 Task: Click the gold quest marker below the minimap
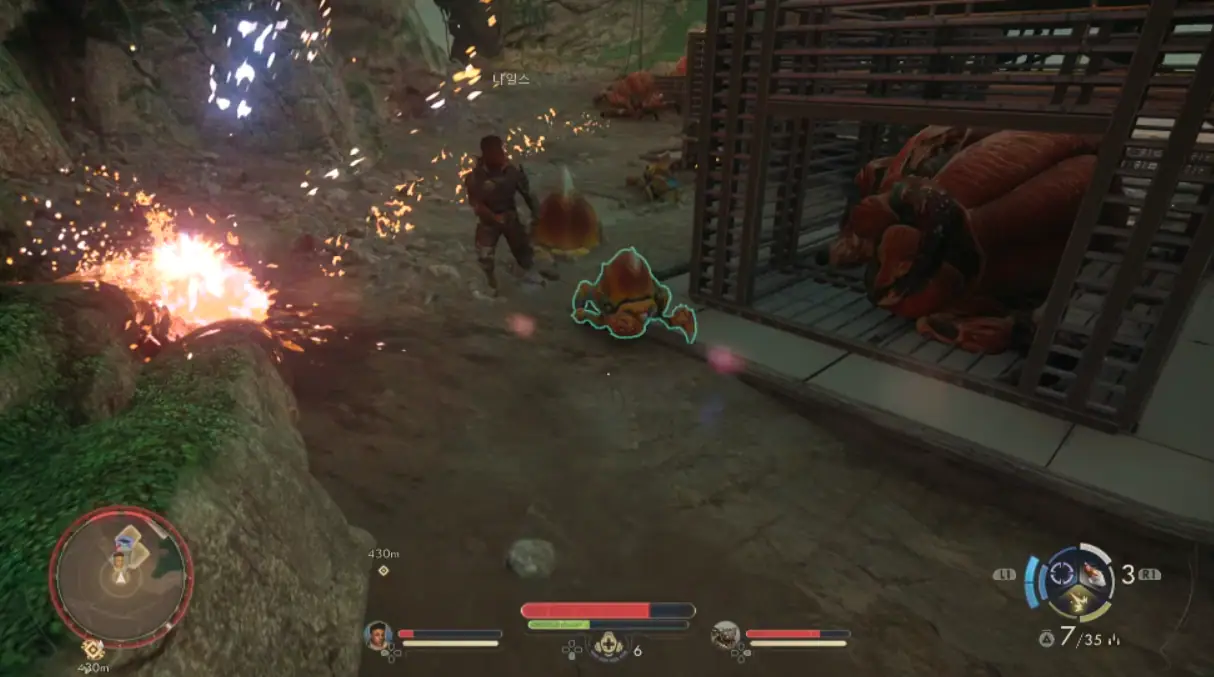[x=93, y=648]
